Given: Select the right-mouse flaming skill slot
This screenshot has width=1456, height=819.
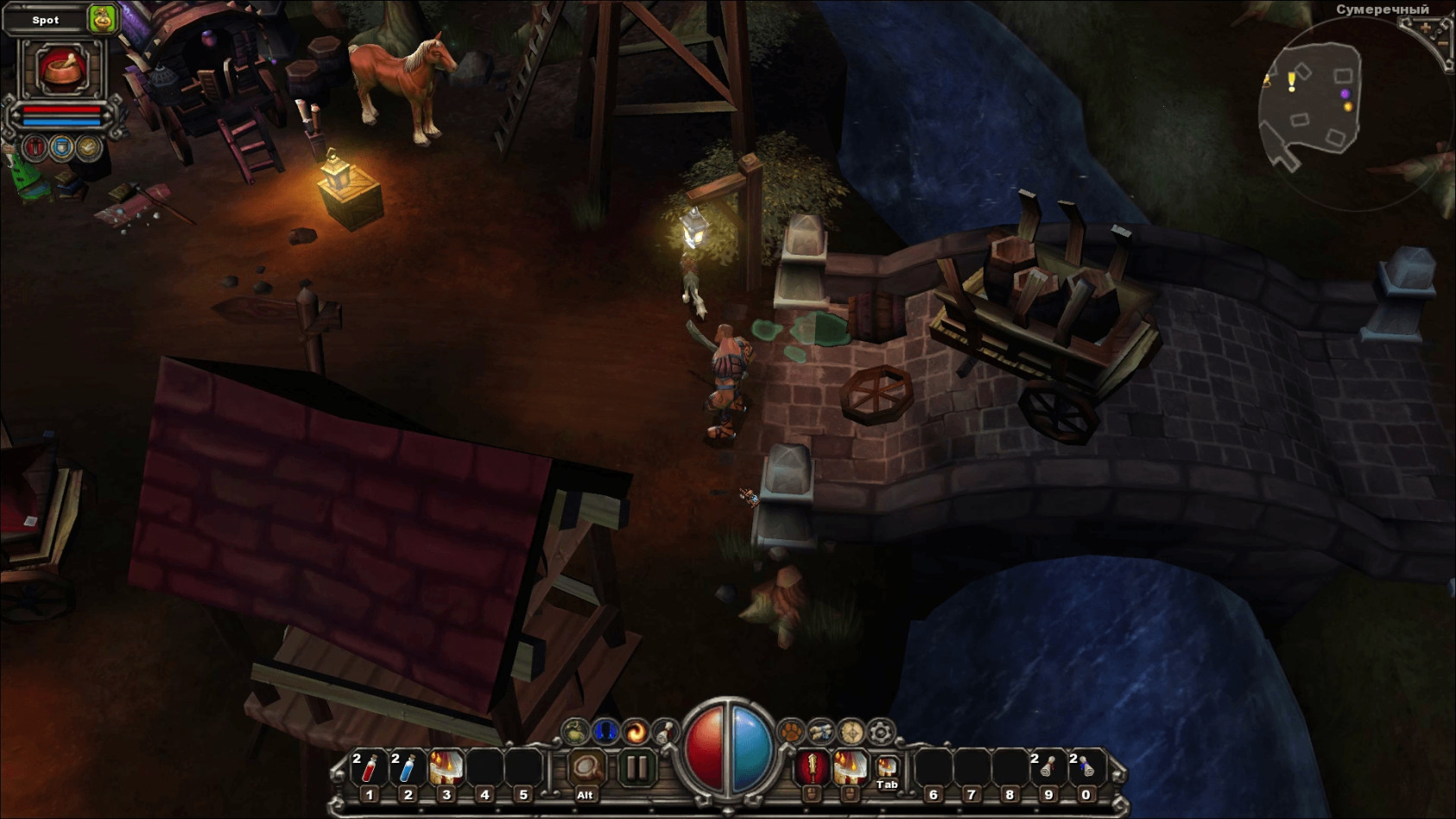Looking at the screenshot, I should pos(850,767).
